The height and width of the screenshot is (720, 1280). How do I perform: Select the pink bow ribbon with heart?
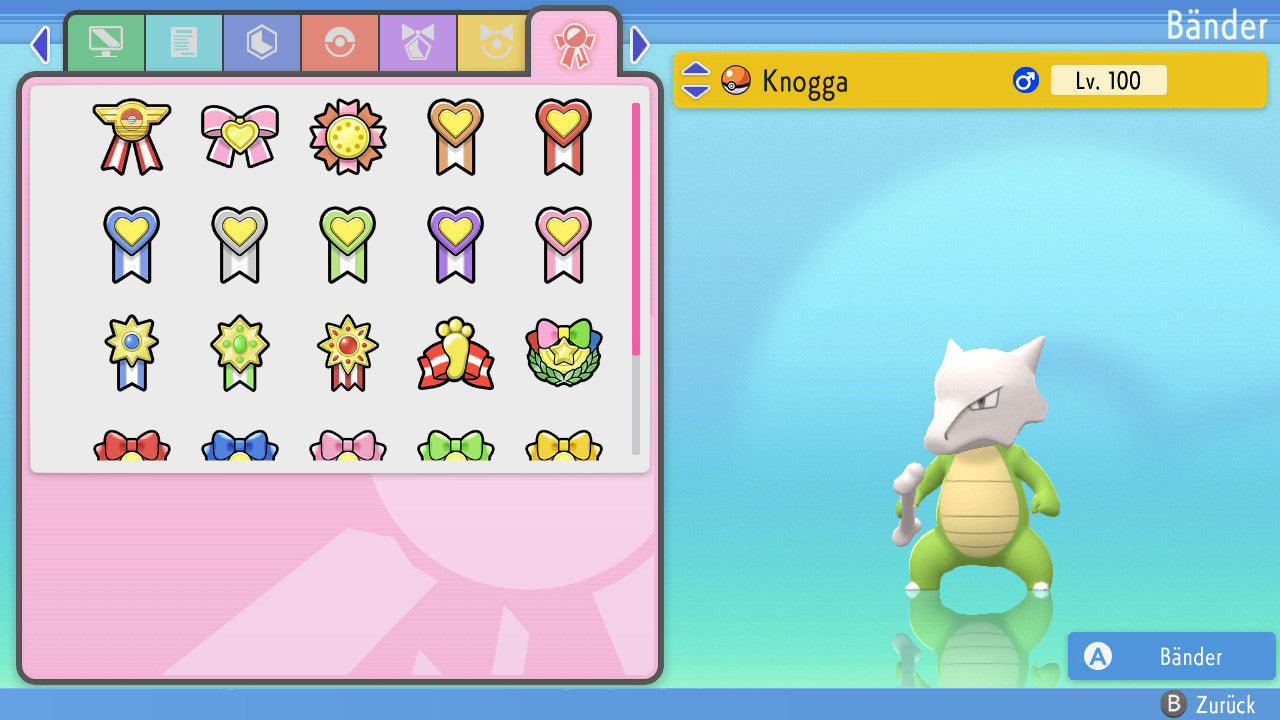pyautogui.click(x=240, y=136)
